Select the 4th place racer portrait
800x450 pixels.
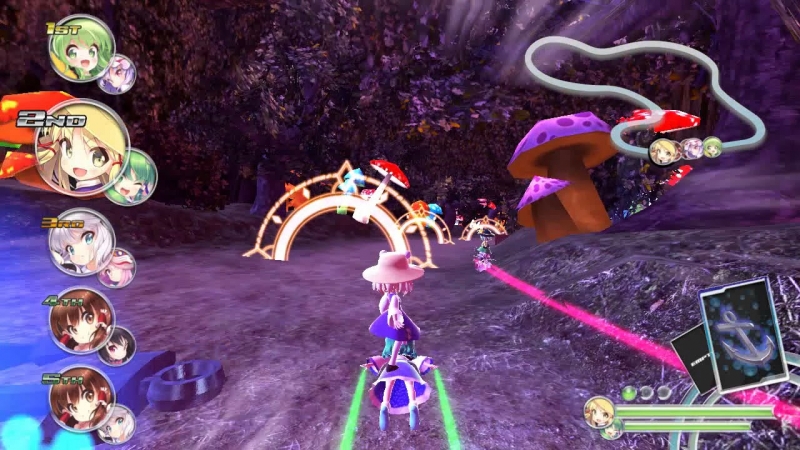pos(81,320)
